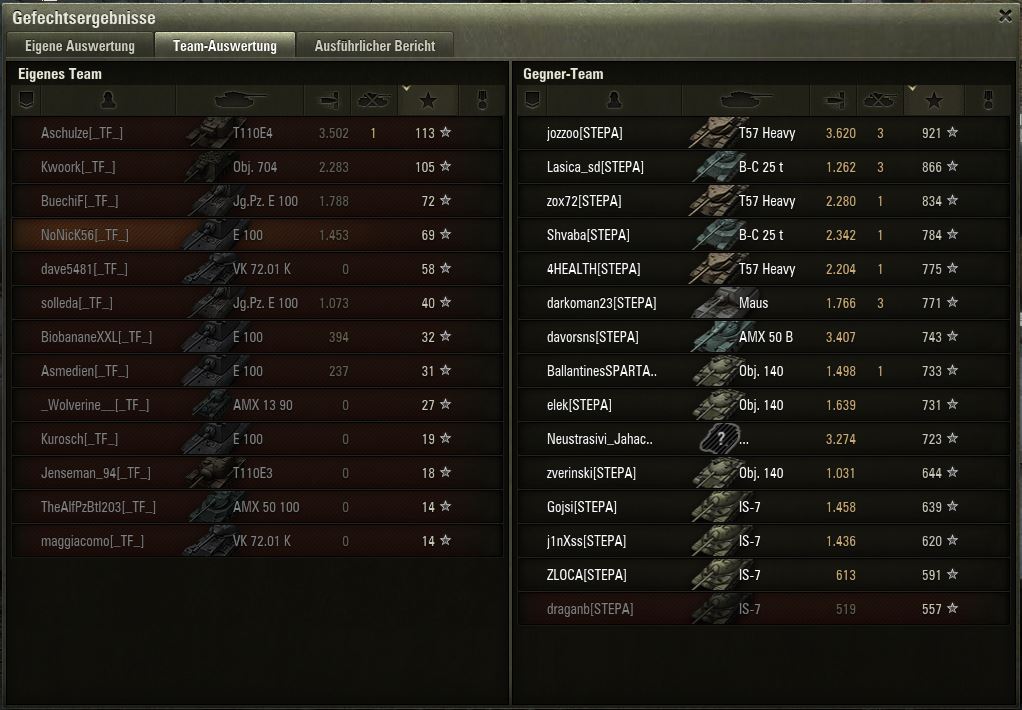Switch to the Eigene Auswertung tab
Image resolution: width=1022 pixels, height=710 pixels.
pos(79,46)
